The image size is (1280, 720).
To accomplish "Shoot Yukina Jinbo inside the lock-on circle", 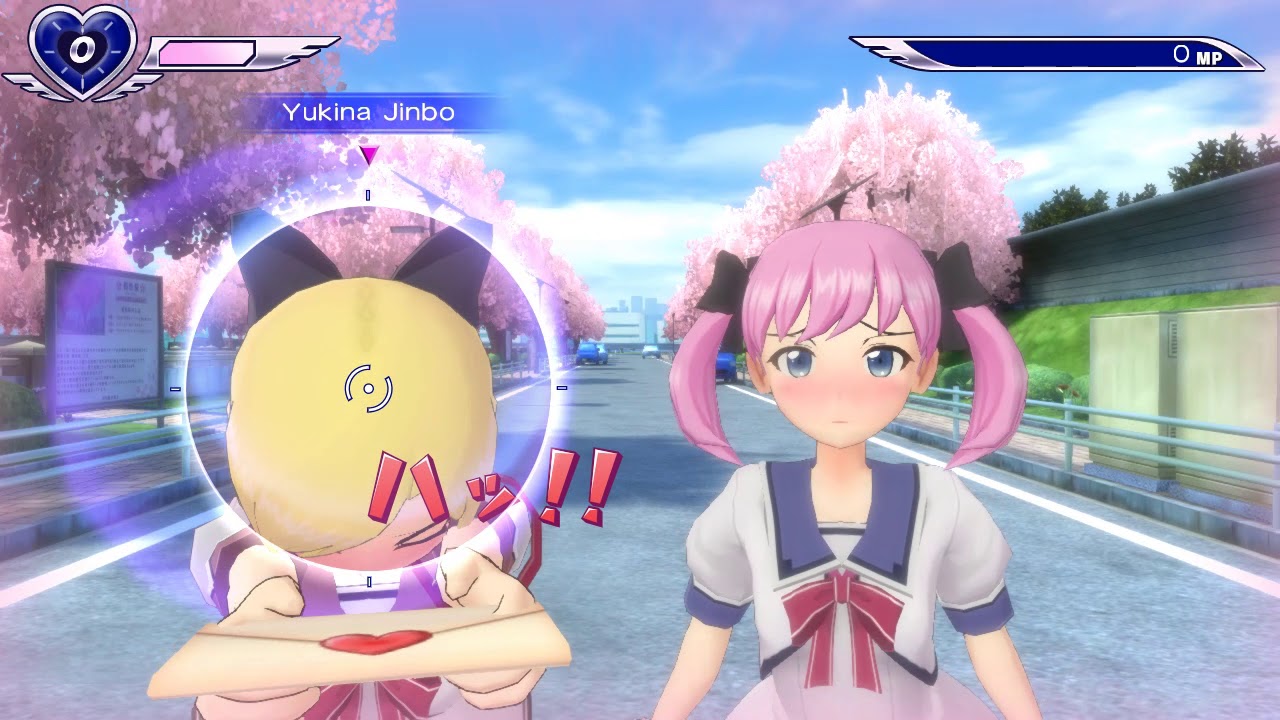I will coord(368,388).
